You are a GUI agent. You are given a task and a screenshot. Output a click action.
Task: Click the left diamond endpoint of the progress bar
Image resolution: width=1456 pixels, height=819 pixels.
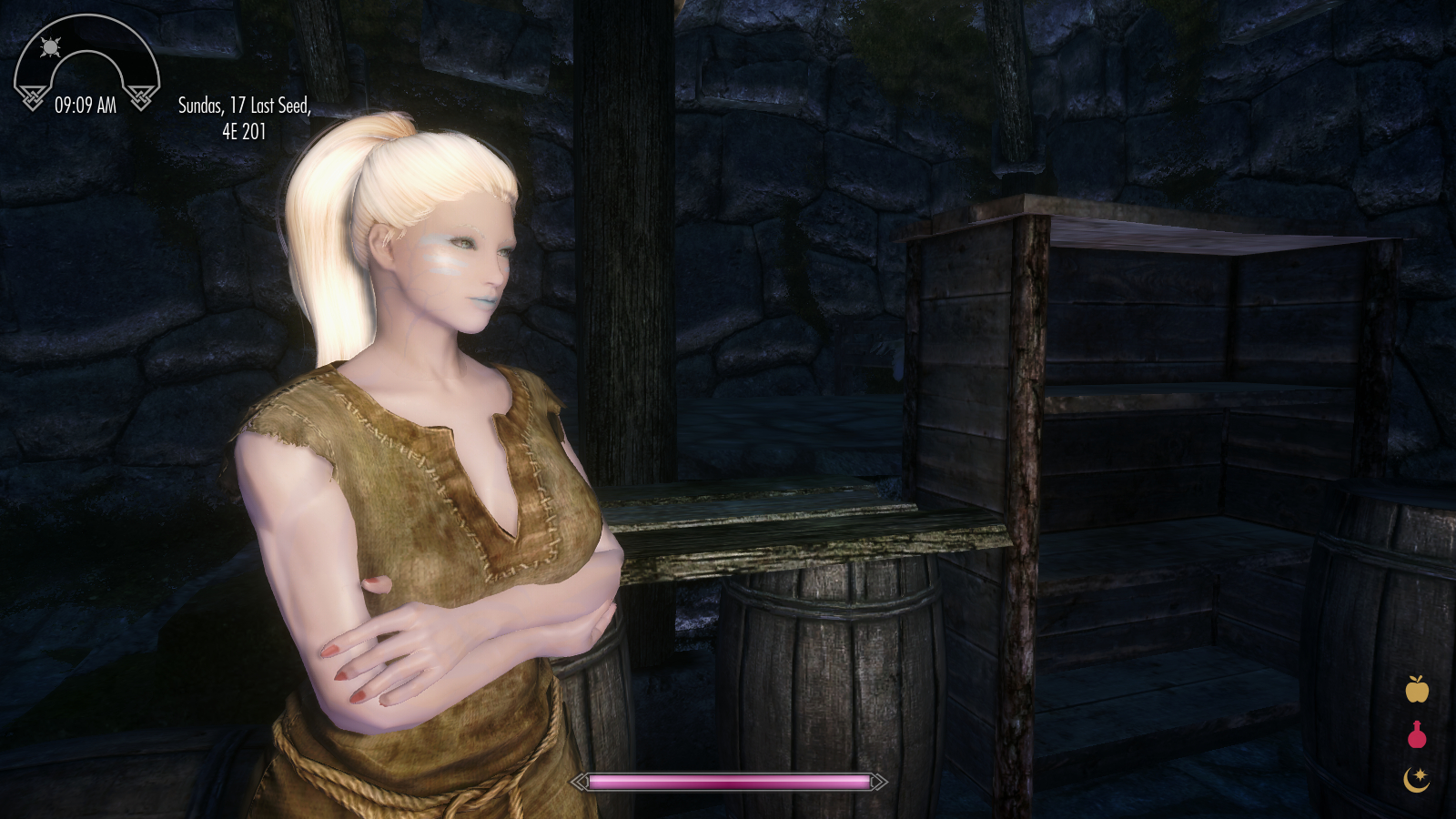577,781
